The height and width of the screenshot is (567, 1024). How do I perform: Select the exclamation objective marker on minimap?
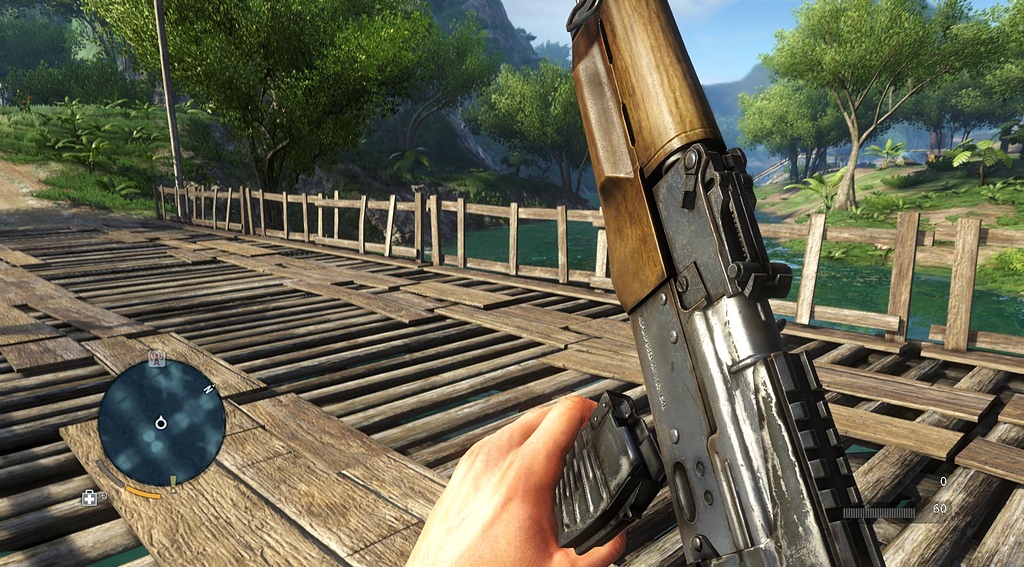[172, 481]
